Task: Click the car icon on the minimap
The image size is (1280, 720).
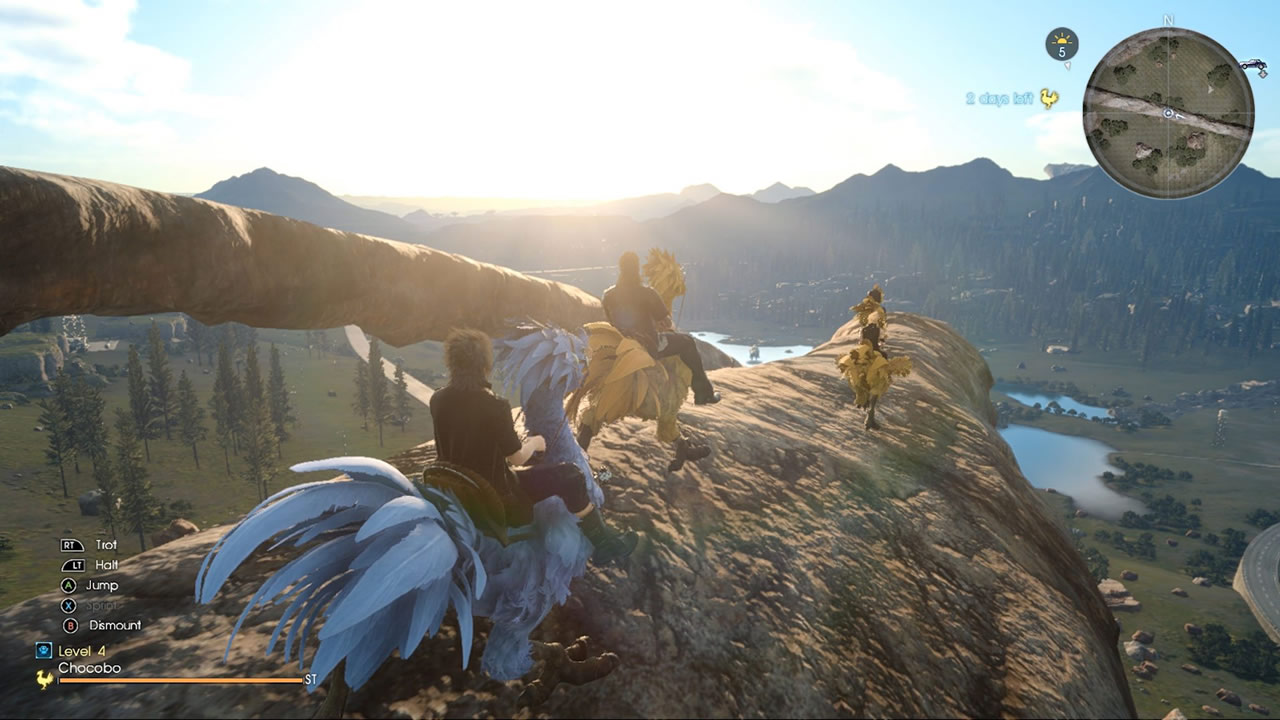Action: (1254, 65)
